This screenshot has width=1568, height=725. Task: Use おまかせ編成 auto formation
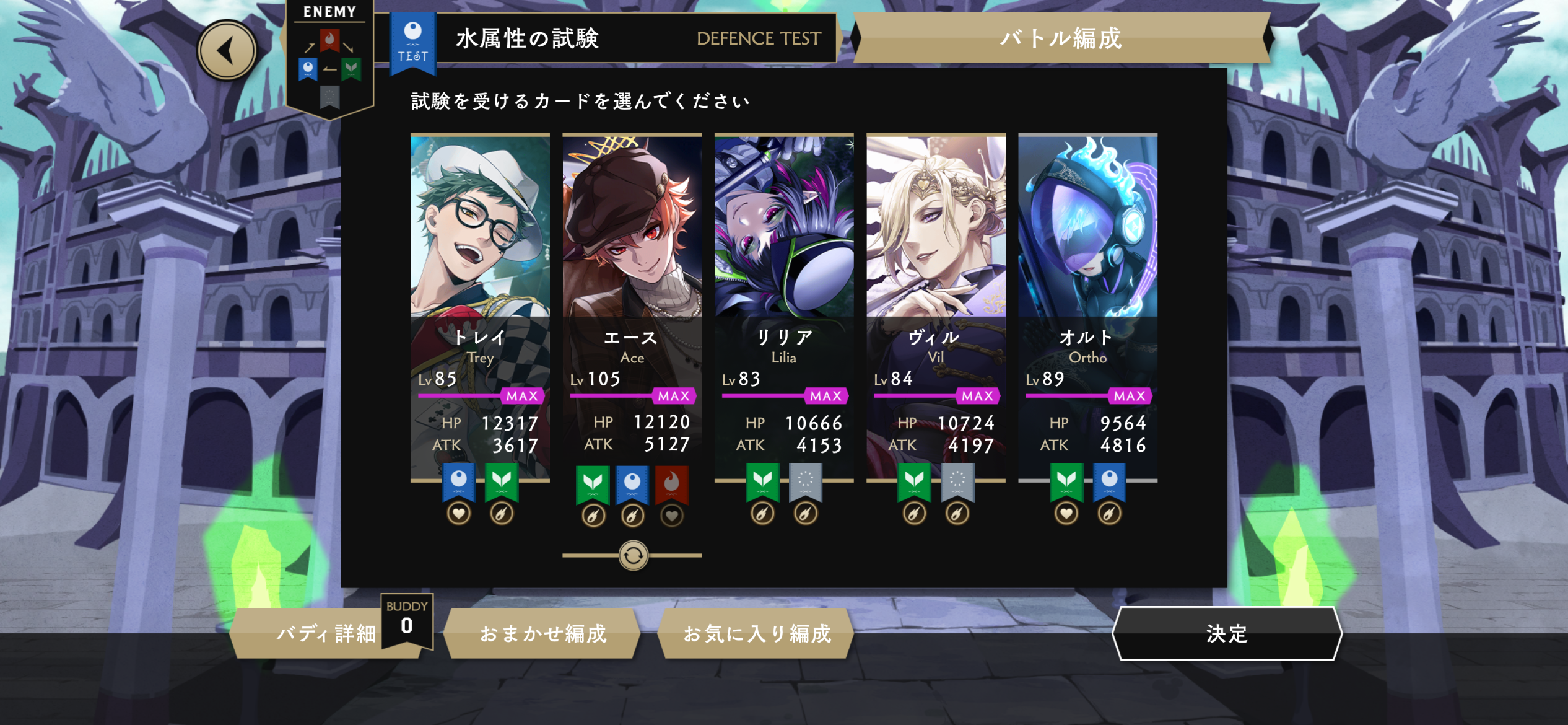[x=542, y=633]
